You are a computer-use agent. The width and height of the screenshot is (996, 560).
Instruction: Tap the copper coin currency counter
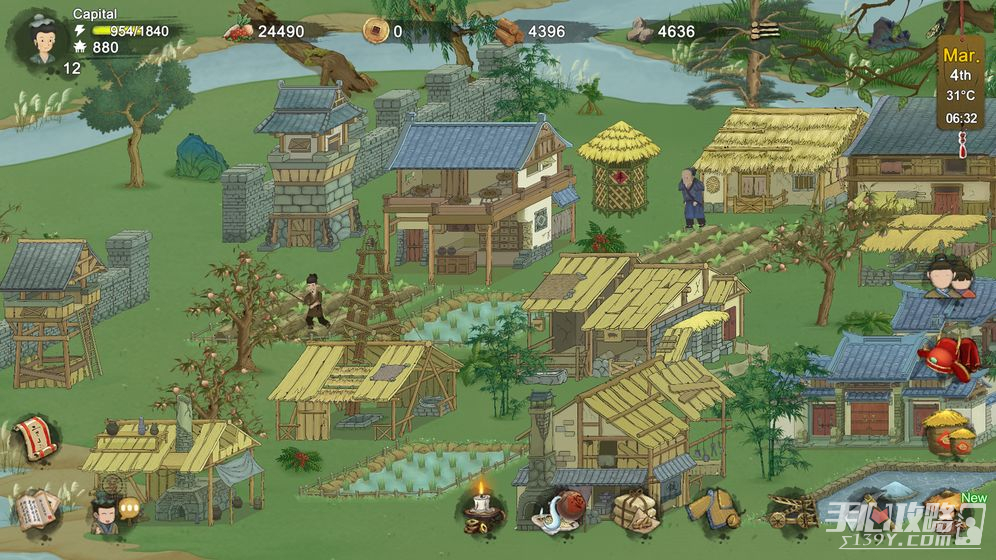tap(383, 31)
